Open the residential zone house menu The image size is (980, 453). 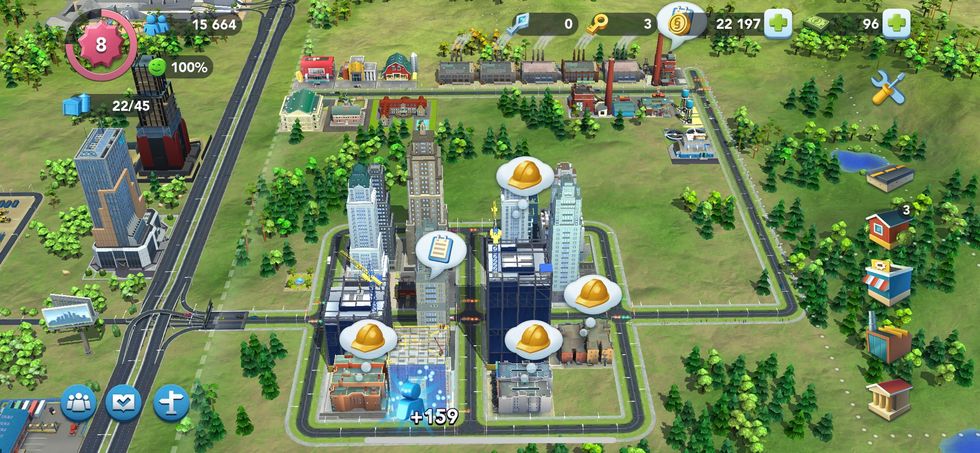(887, 228)
